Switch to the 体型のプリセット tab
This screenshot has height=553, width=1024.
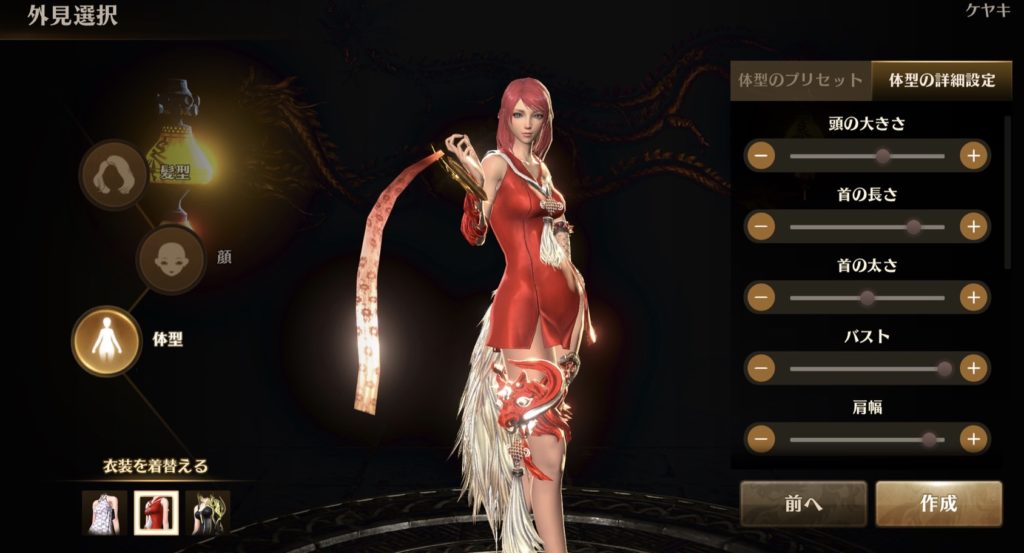800,81
